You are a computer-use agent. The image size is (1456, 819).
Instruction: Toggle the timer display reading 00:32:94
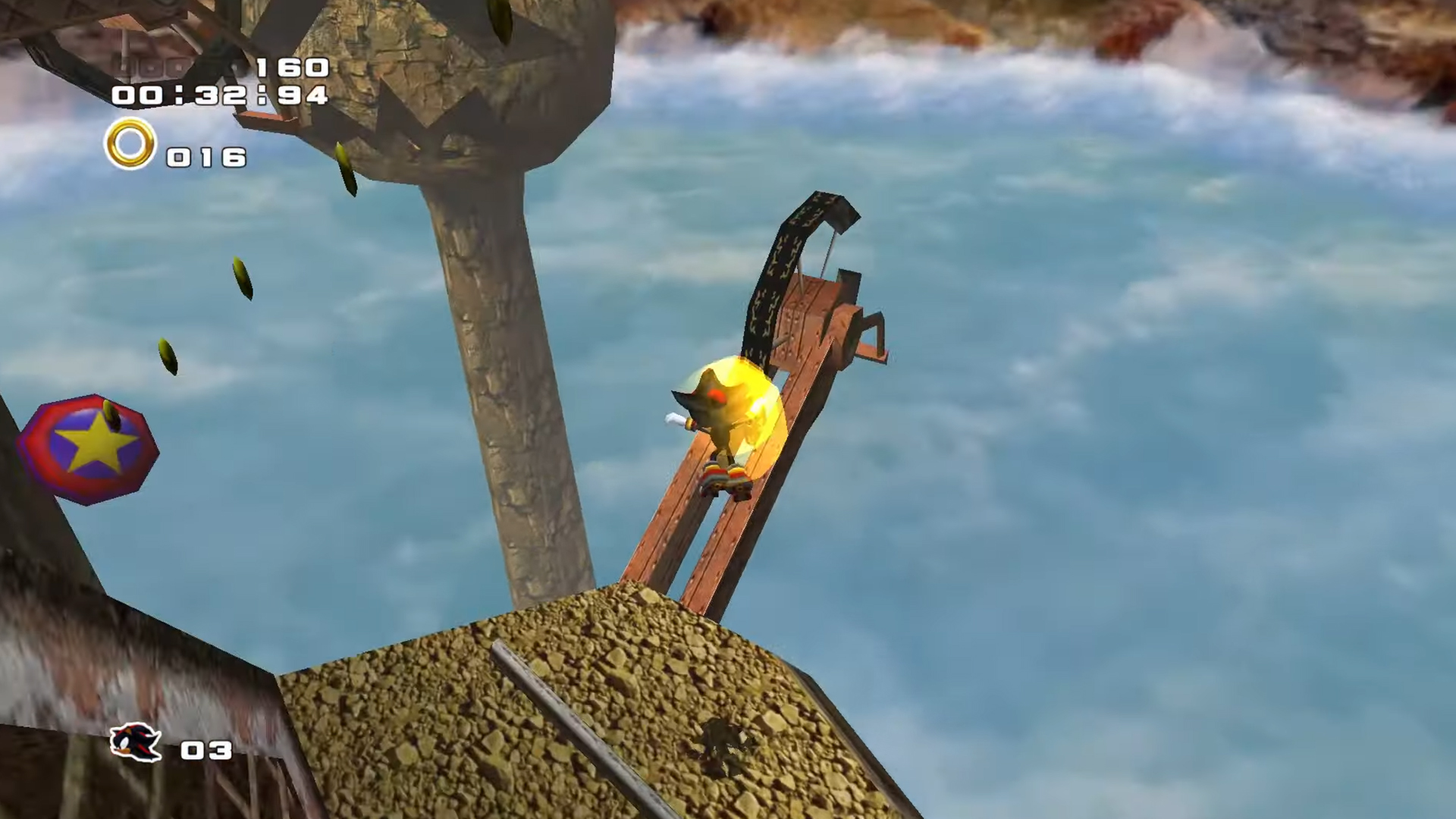click(220, 96)
